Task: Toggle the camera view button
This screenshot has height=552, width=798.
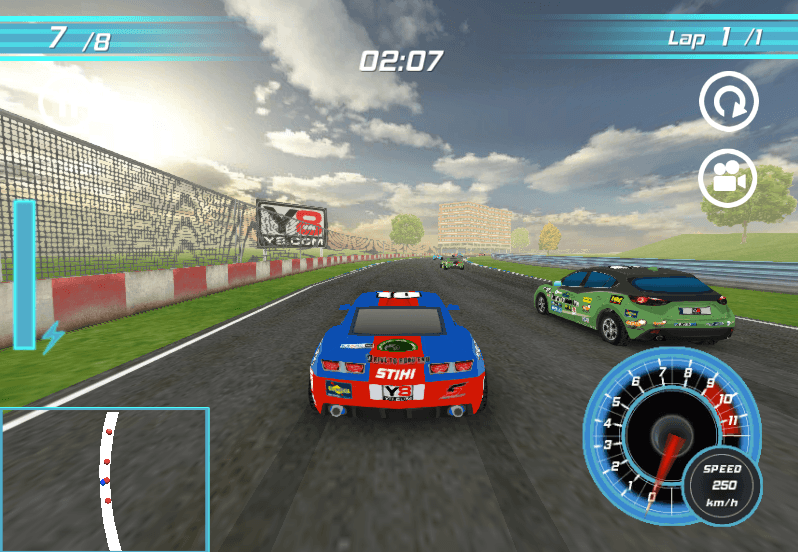Action: point(728,179)
